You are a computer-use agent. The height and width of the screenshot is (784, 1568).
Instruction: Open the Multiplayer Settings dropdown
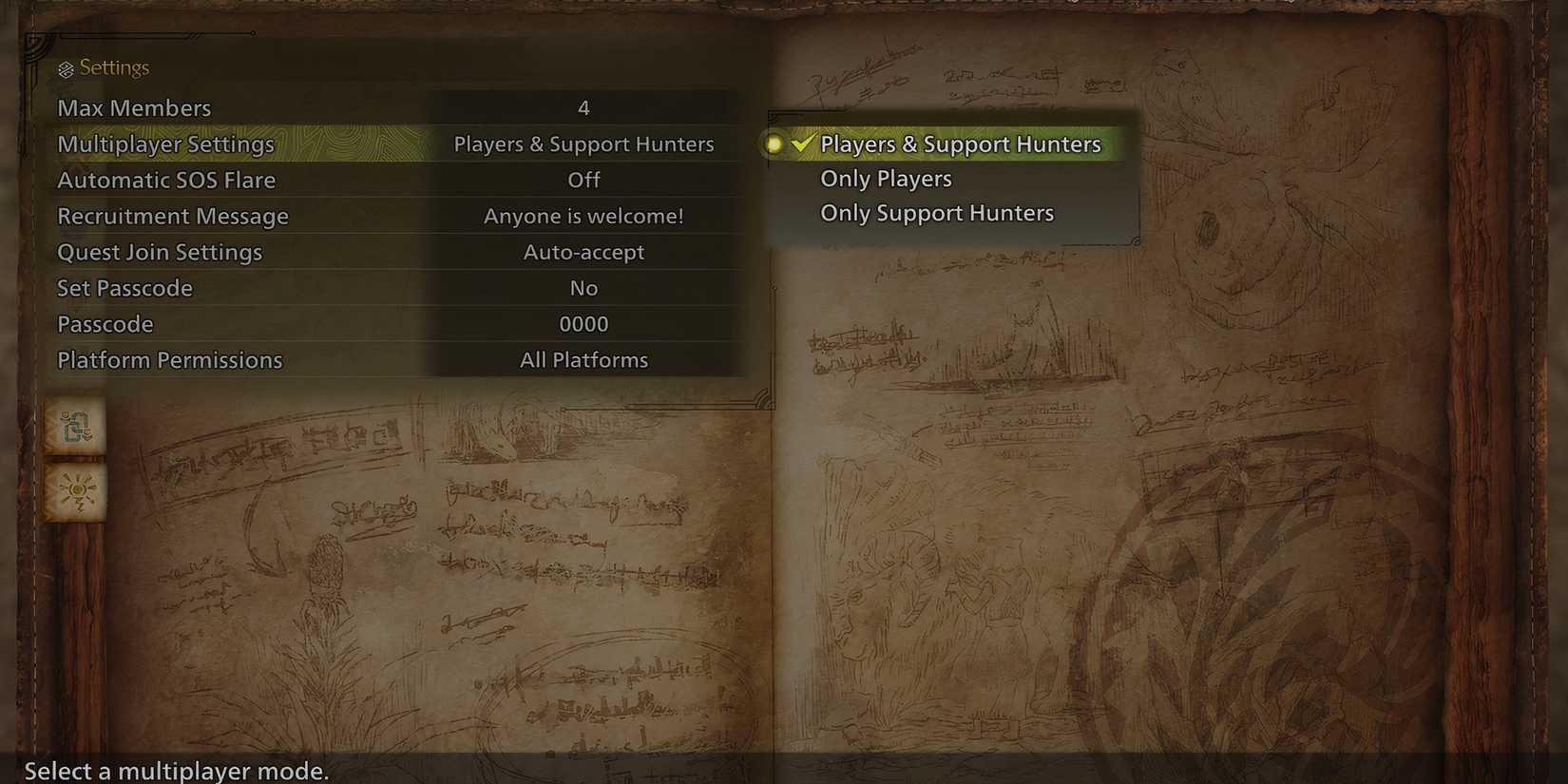(x=380, y=143)
